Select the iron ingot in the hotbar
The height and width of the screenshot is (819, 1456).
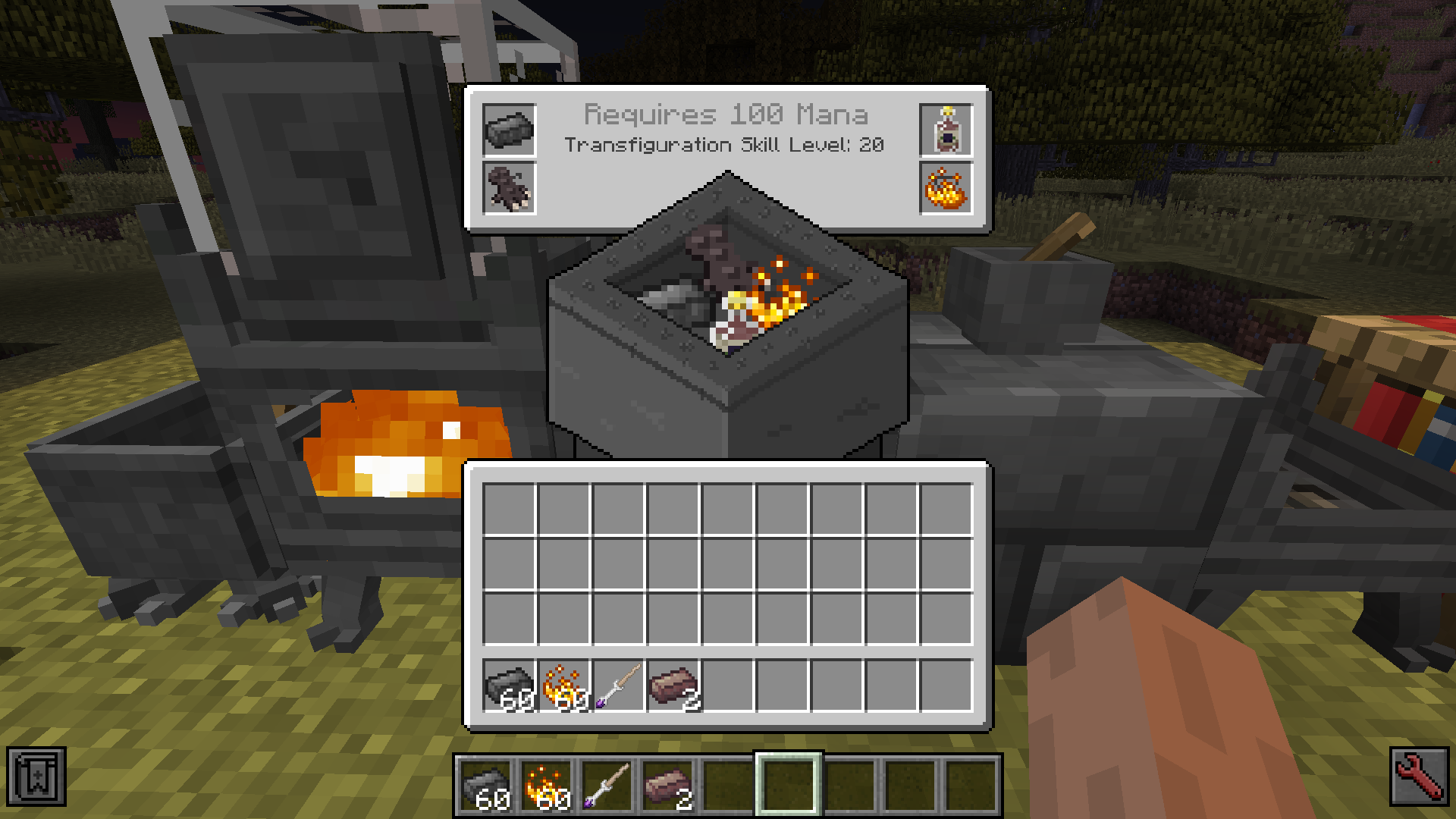[488, 784]
